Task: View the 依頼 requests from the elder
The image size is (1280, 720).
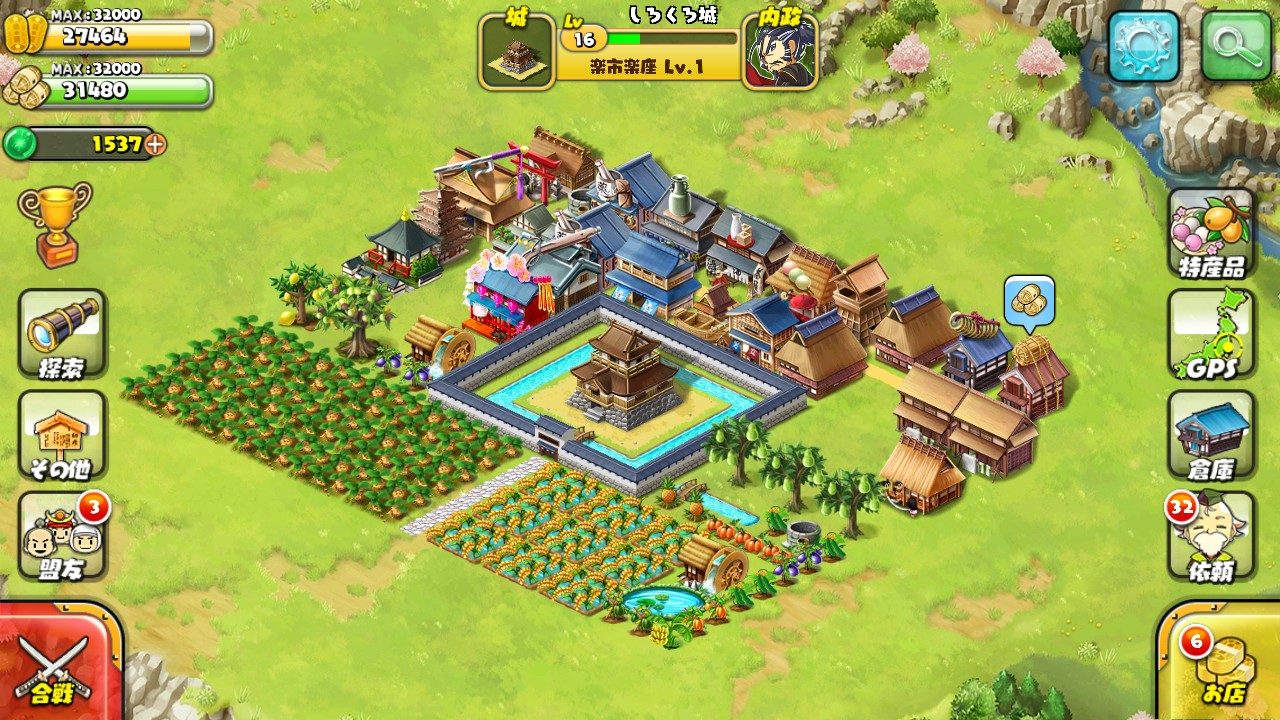Action: click(1211, 537)
